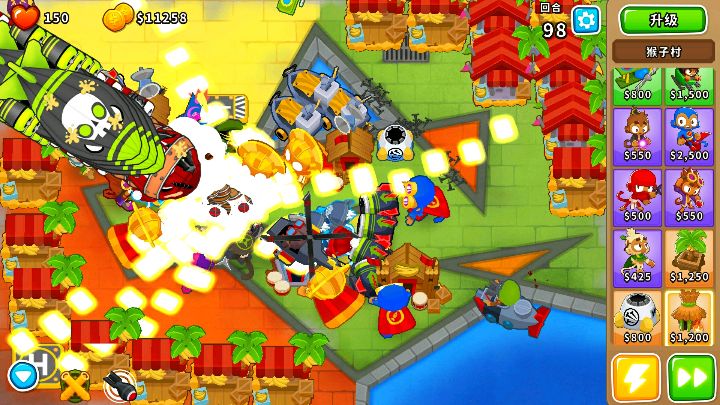Activate the black bomb target ability
The image size is (720, 405).
tap(119, 385)
